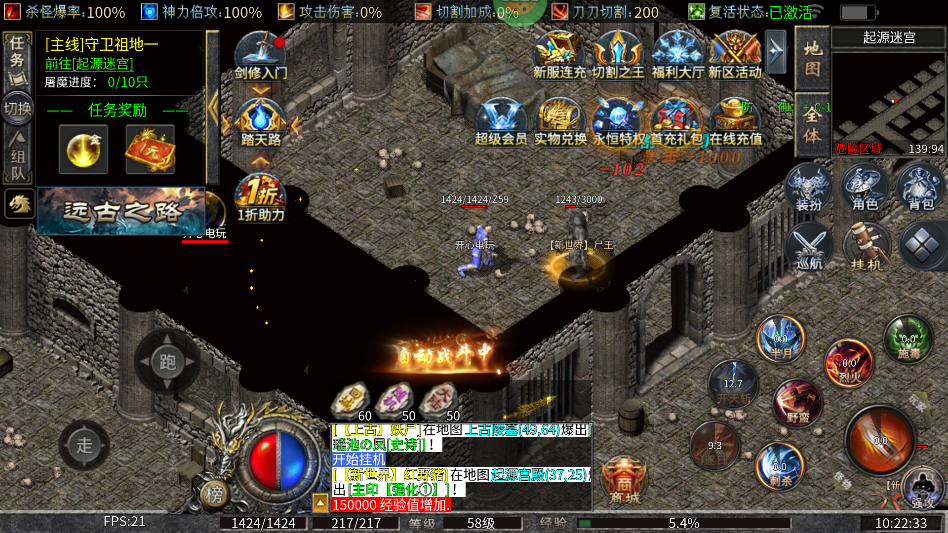Image resolution: width=948 pixels, height=533 pixels.
Task: Open the 福利大厅 welfare hall
Action: click(x=678, y=54)
